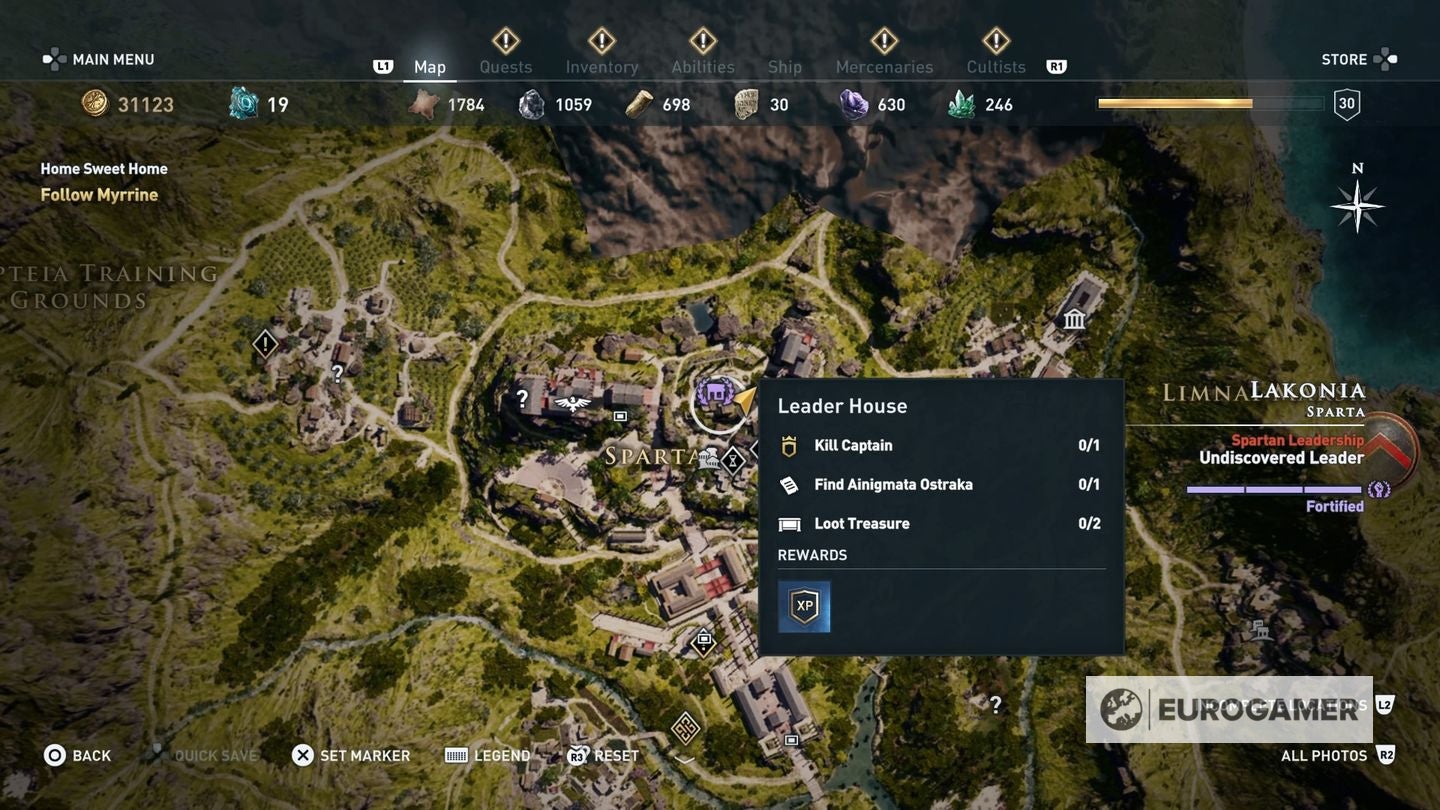Image resolution: width=1440 pixels, height=810 pixels.
Task: Click the temple landmark icon near the coast
Action: (1073, 319)
